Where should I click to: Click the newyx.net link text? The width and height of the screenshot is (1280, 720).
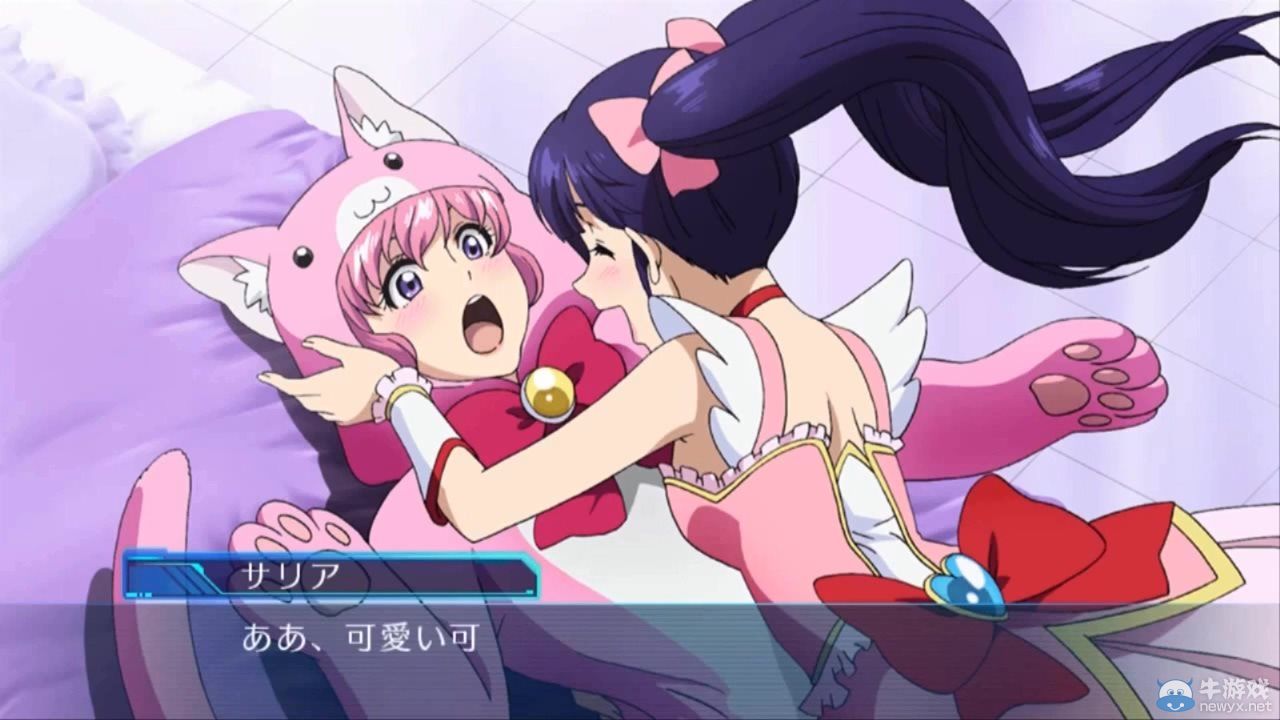tap(1236, 705)
